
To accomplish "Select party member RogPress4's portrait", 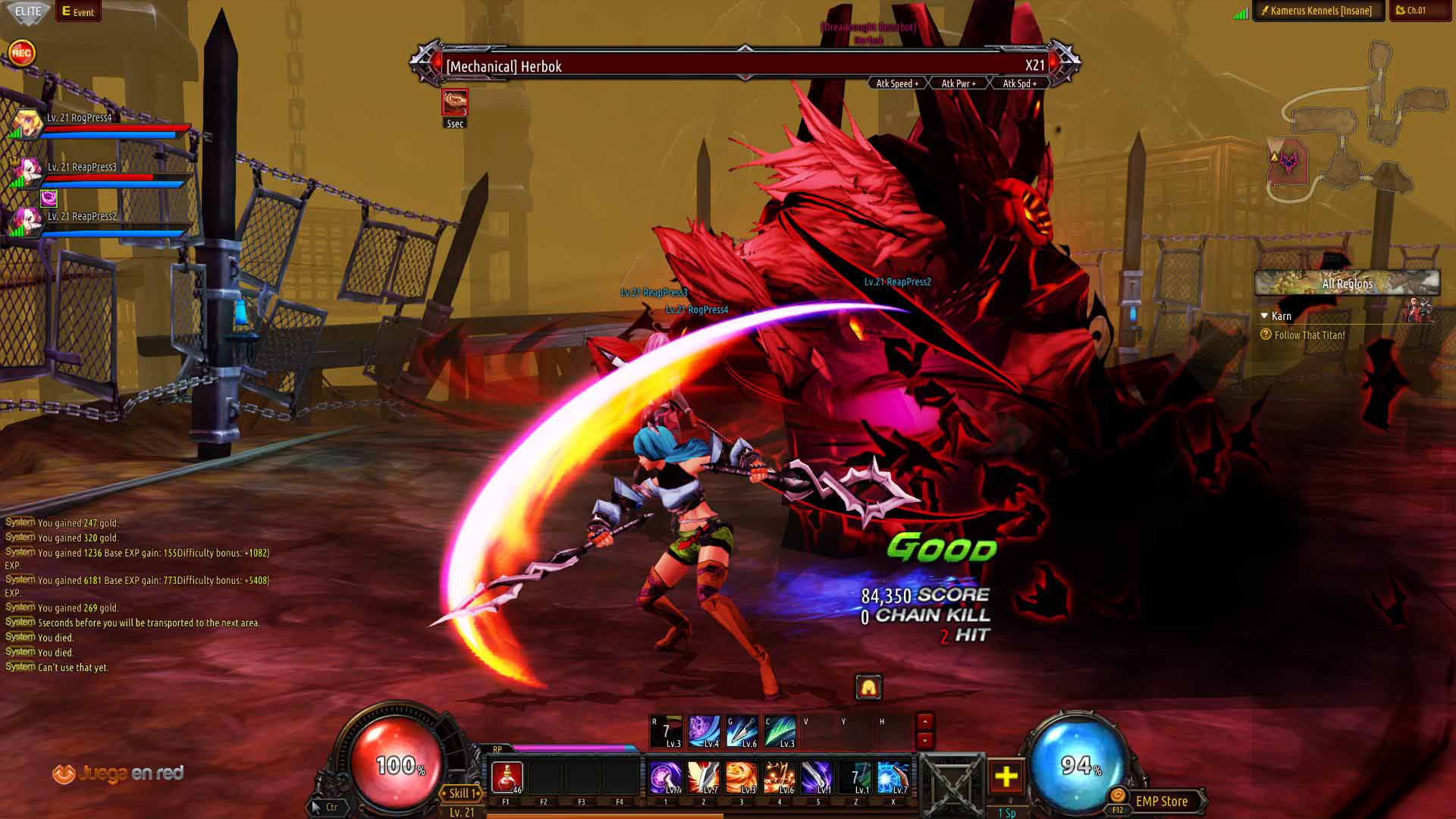I will pyautogui.click(x=26, y=124).
